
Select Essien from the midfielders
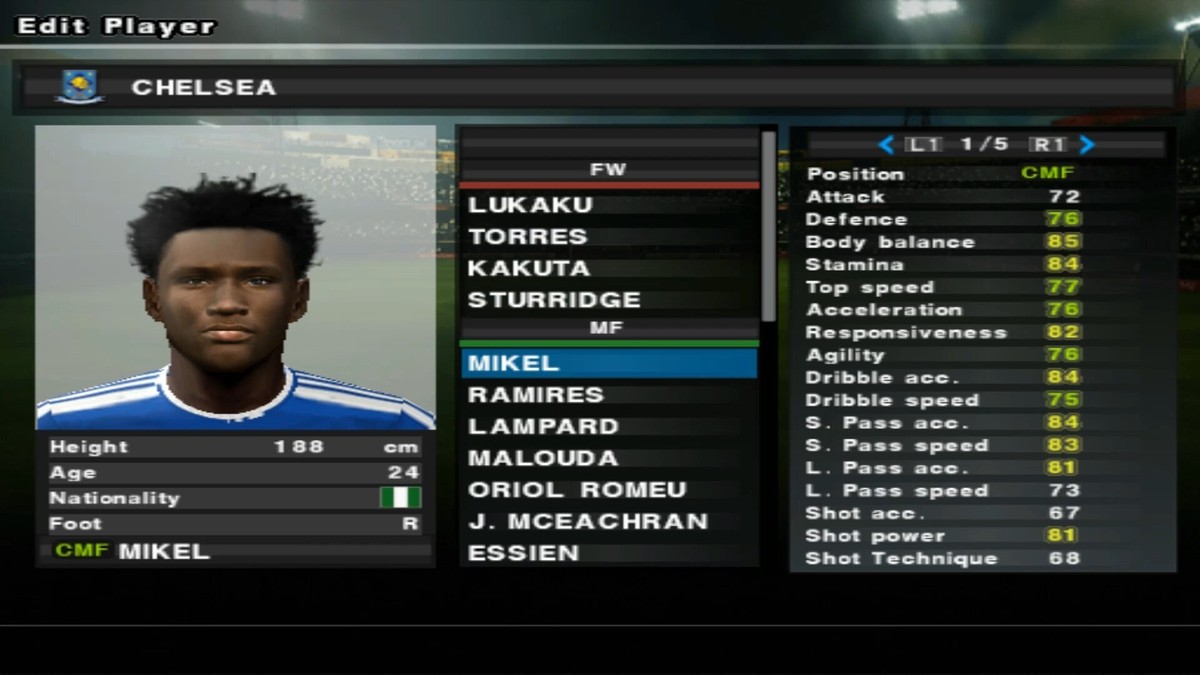click(x=523, y=553)
